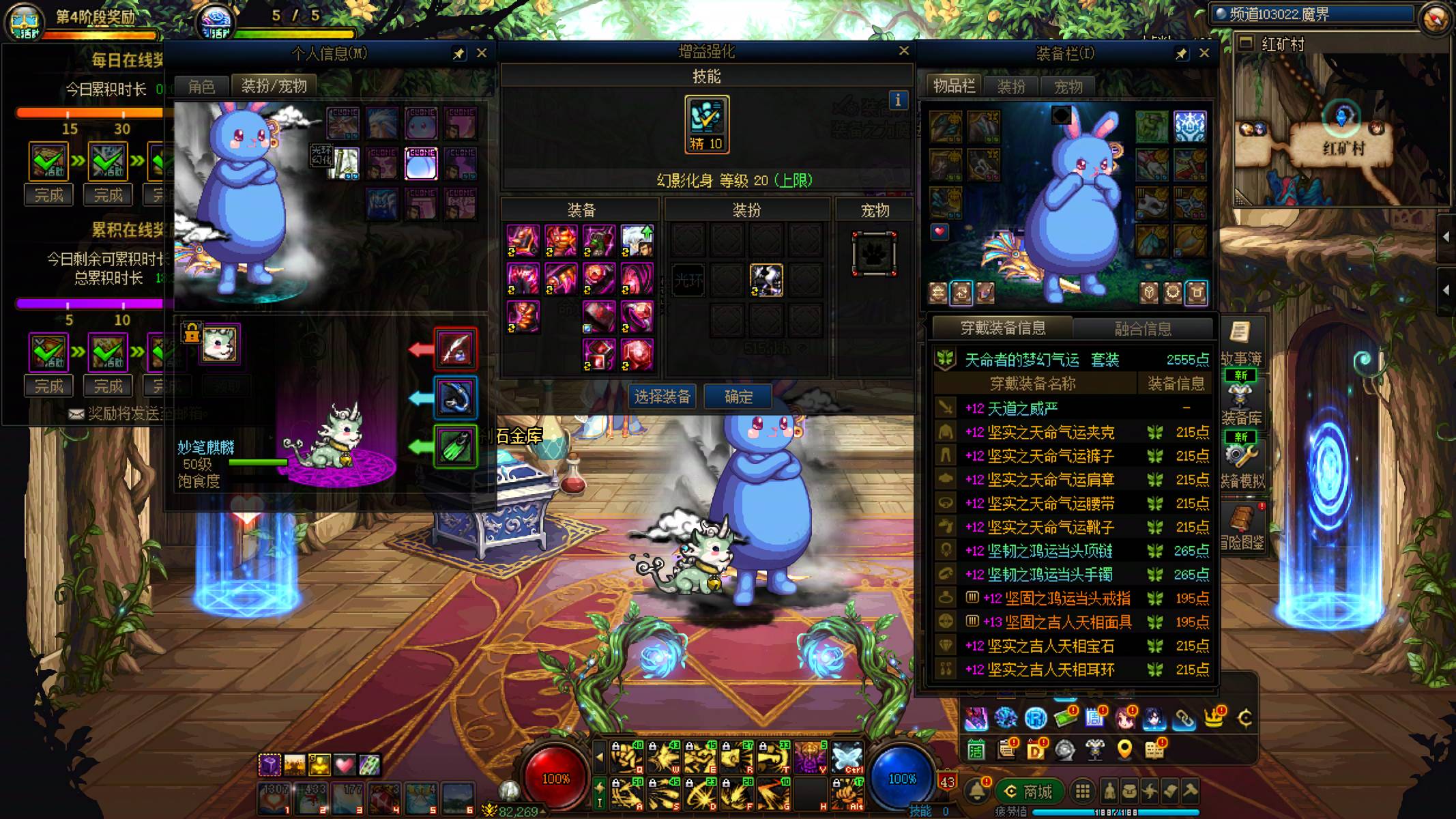Switch to the 物品栏 tab
The image size is (1456, 819).
coord(954,86)
